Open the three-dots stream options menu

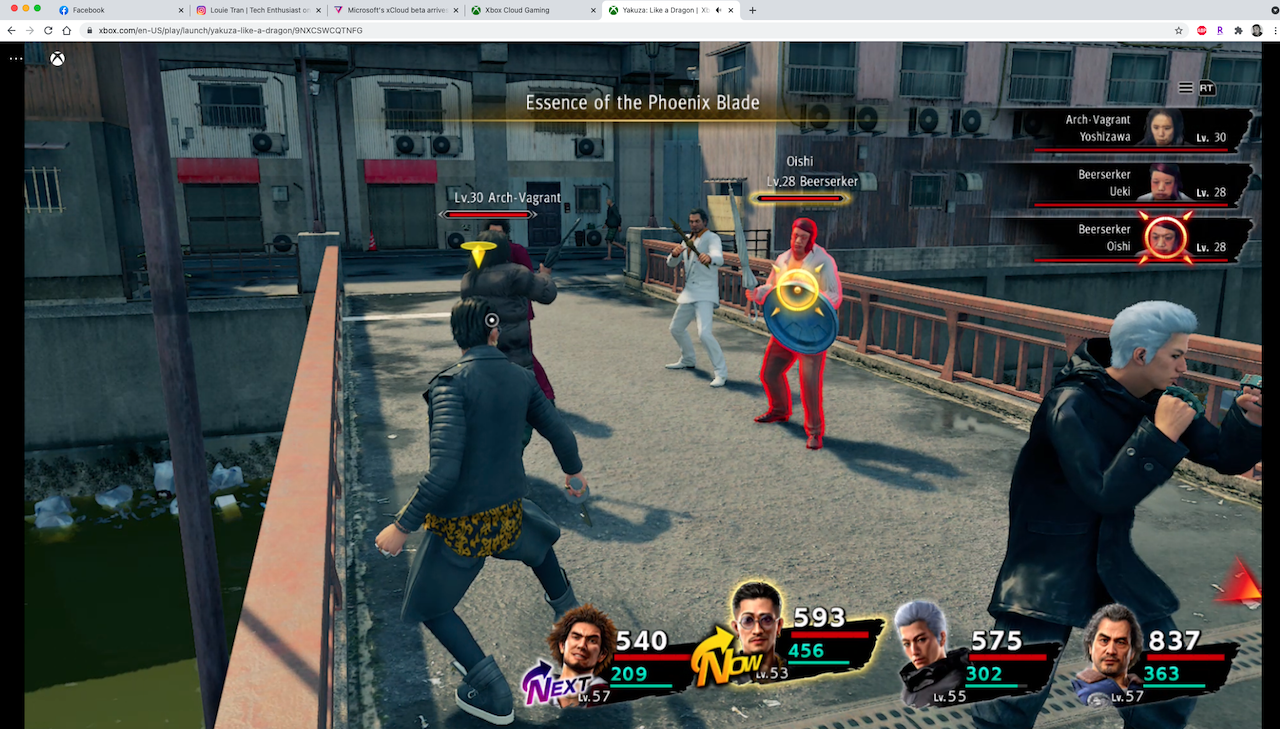pos(16,59)
